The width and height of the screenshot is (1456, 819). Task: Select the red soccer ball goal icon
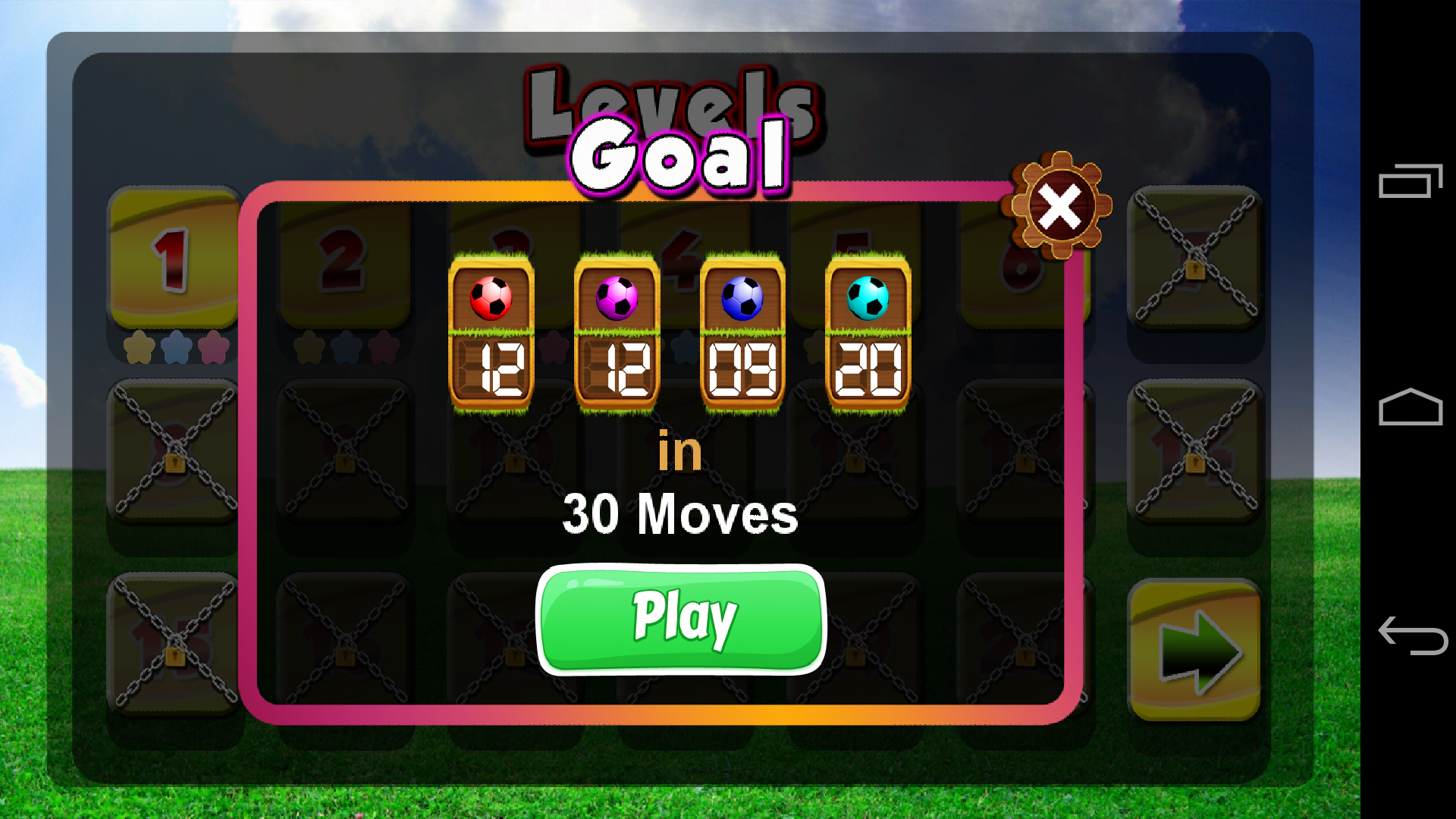[x=491, y=297]
